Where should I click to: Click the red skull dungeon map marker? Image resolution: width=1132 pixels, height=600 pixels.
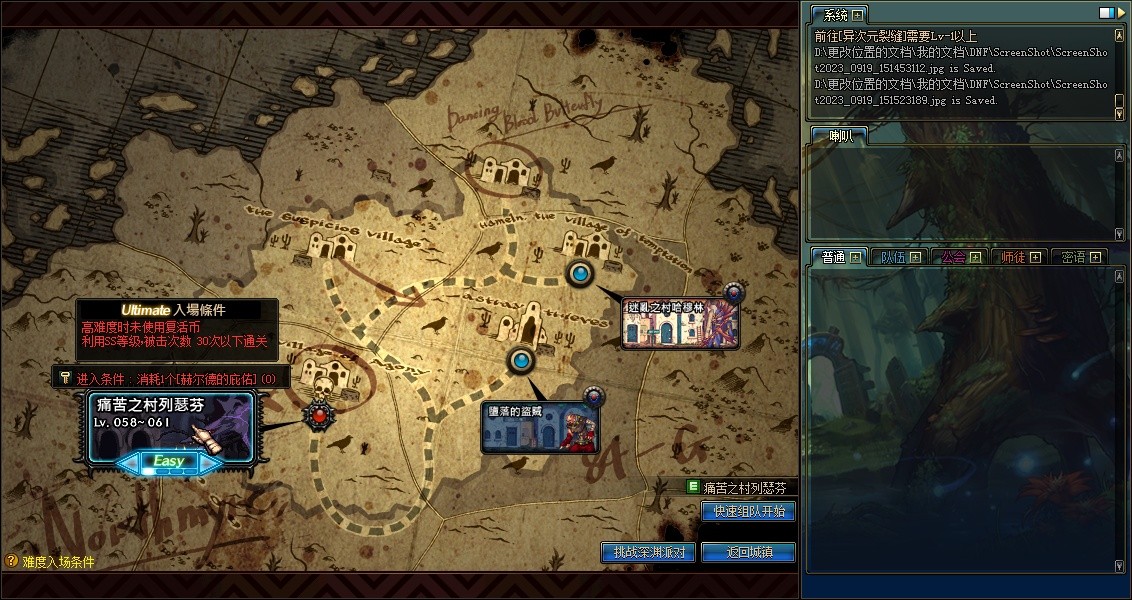coord(319,413)
